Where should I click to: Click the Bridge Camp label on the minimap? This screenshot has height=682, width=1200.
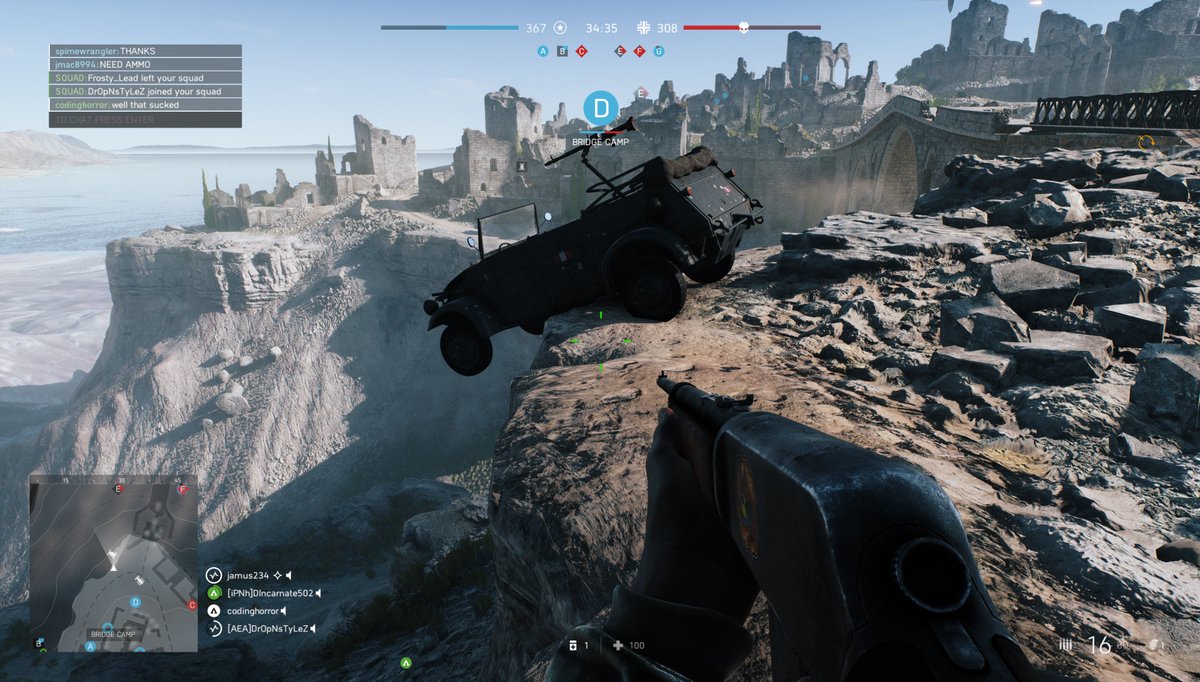113,634
